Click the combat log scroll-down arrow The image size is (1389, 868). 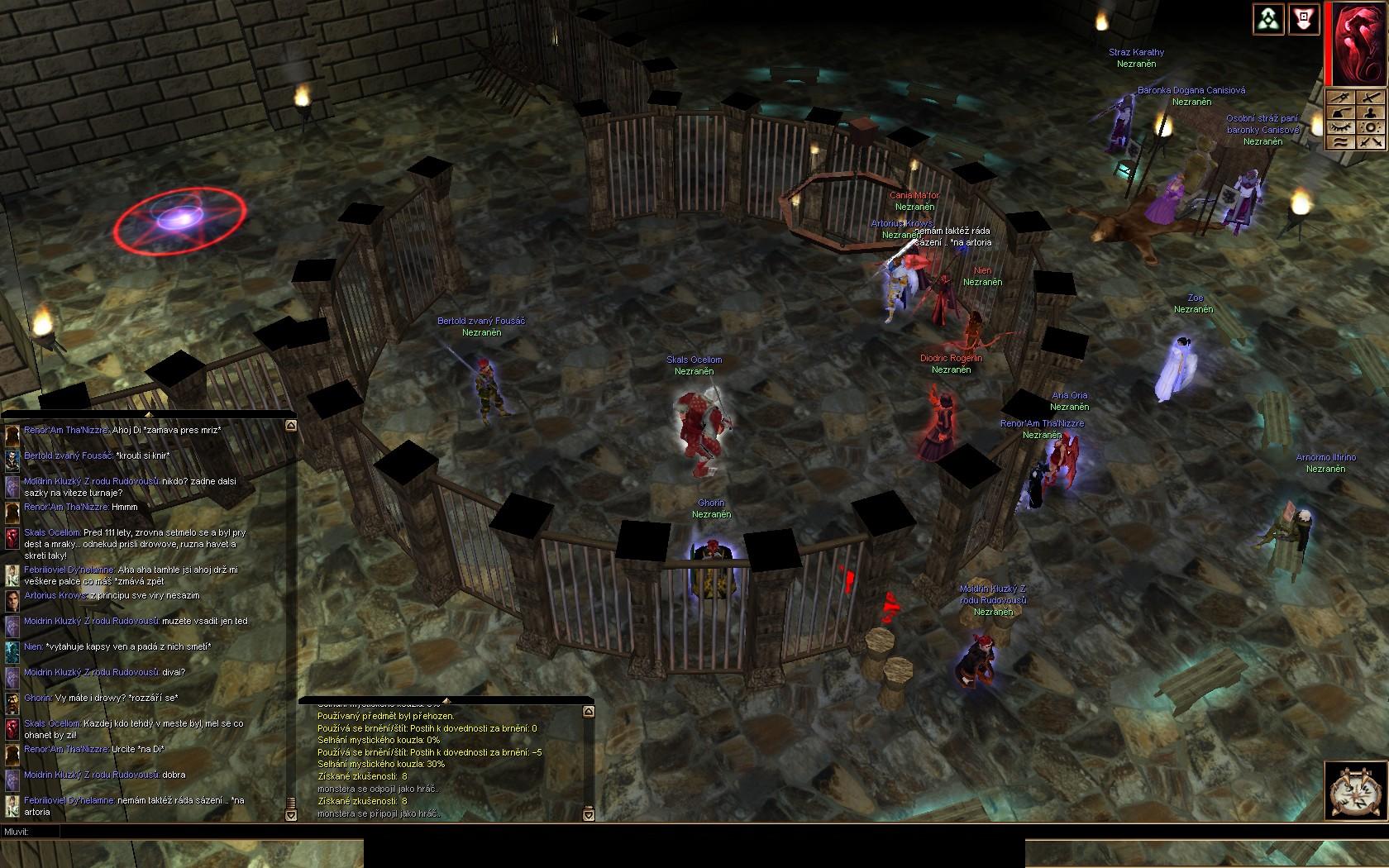pos(588,815)
